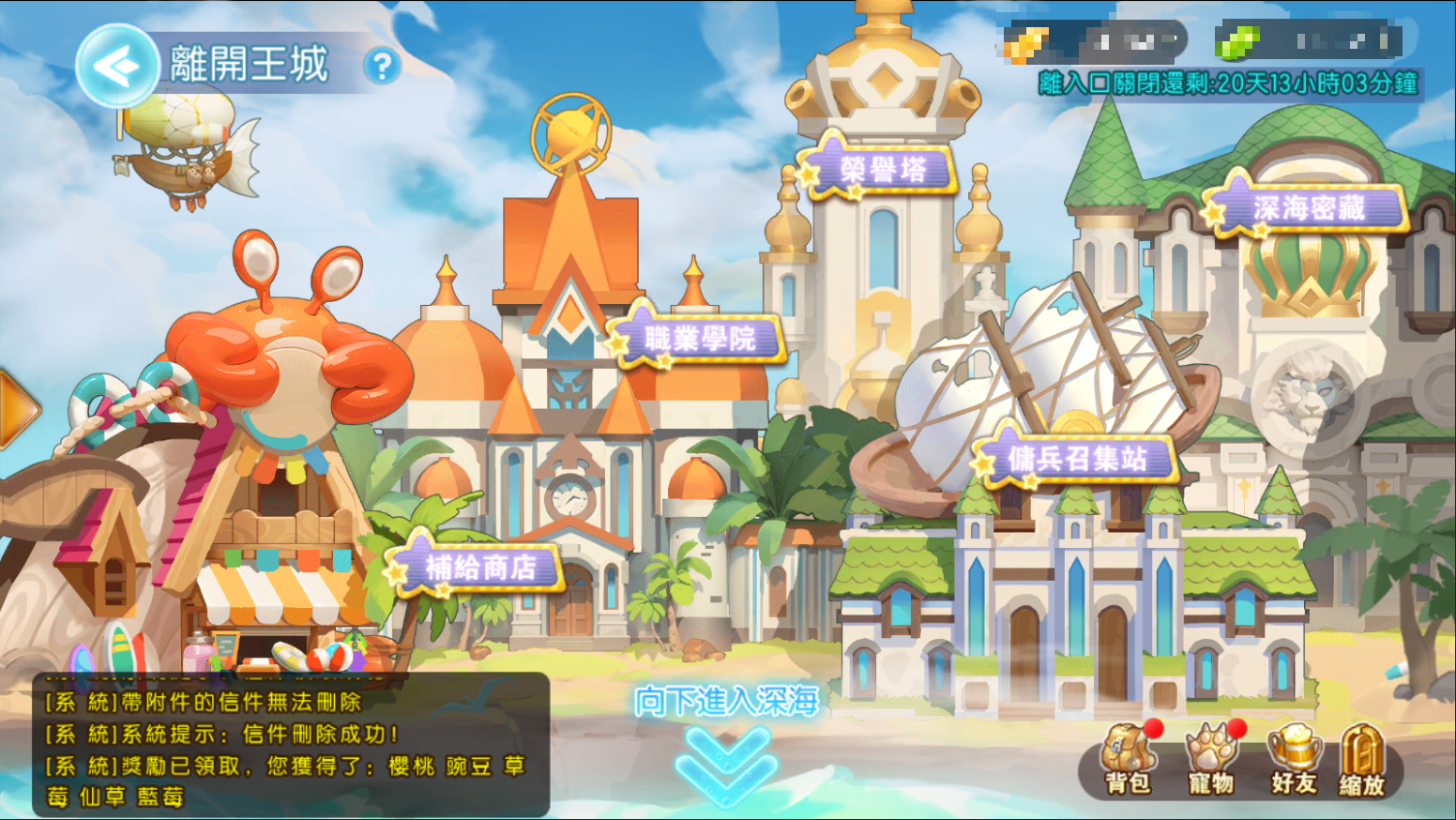Screen dimensions: 1456x820
Task: Click the orange arrow on the left edge
Action: (17, 409)
